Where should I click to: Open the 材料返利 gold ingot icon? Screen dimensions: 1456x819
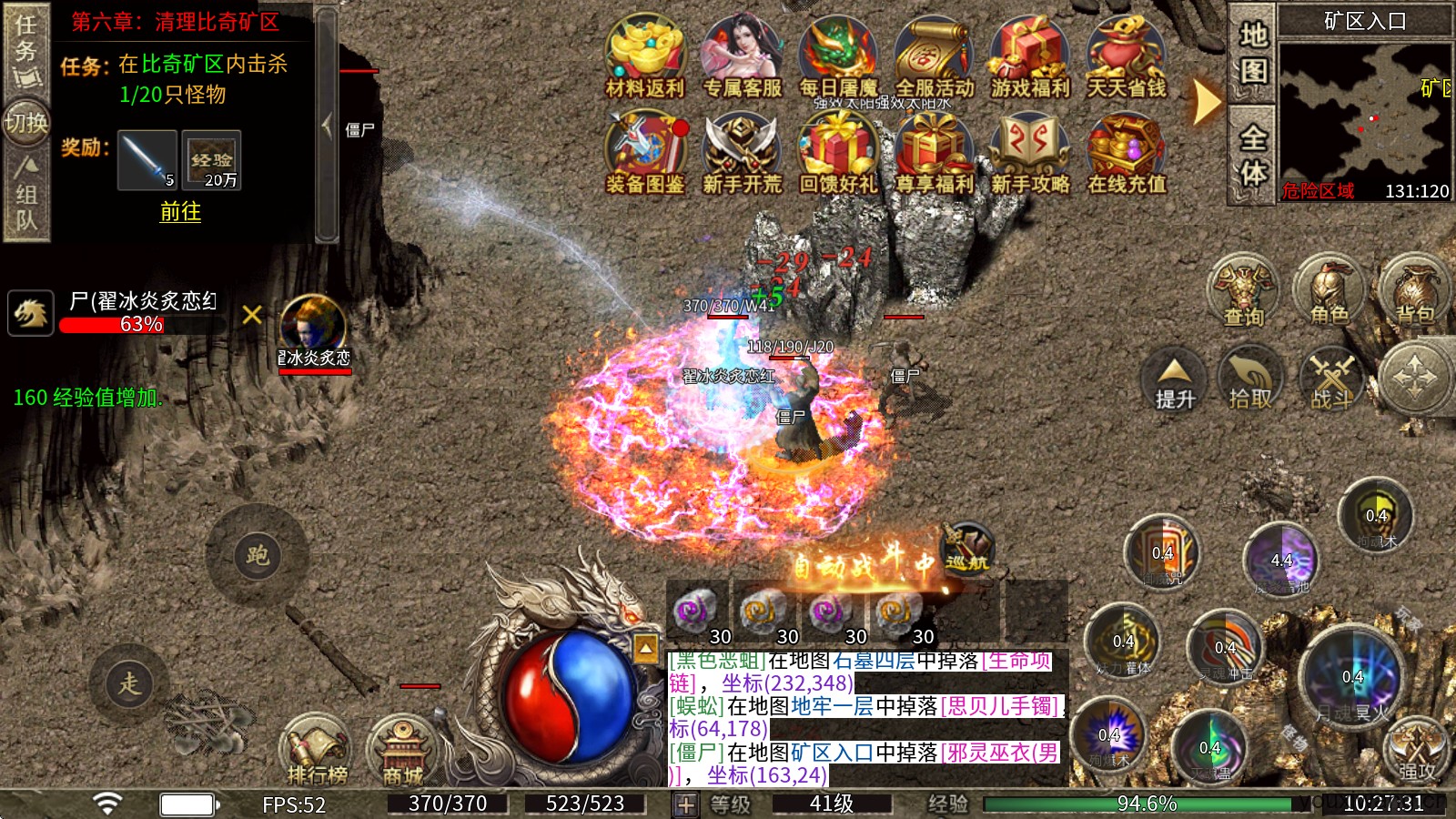click(x=645, y=53)
